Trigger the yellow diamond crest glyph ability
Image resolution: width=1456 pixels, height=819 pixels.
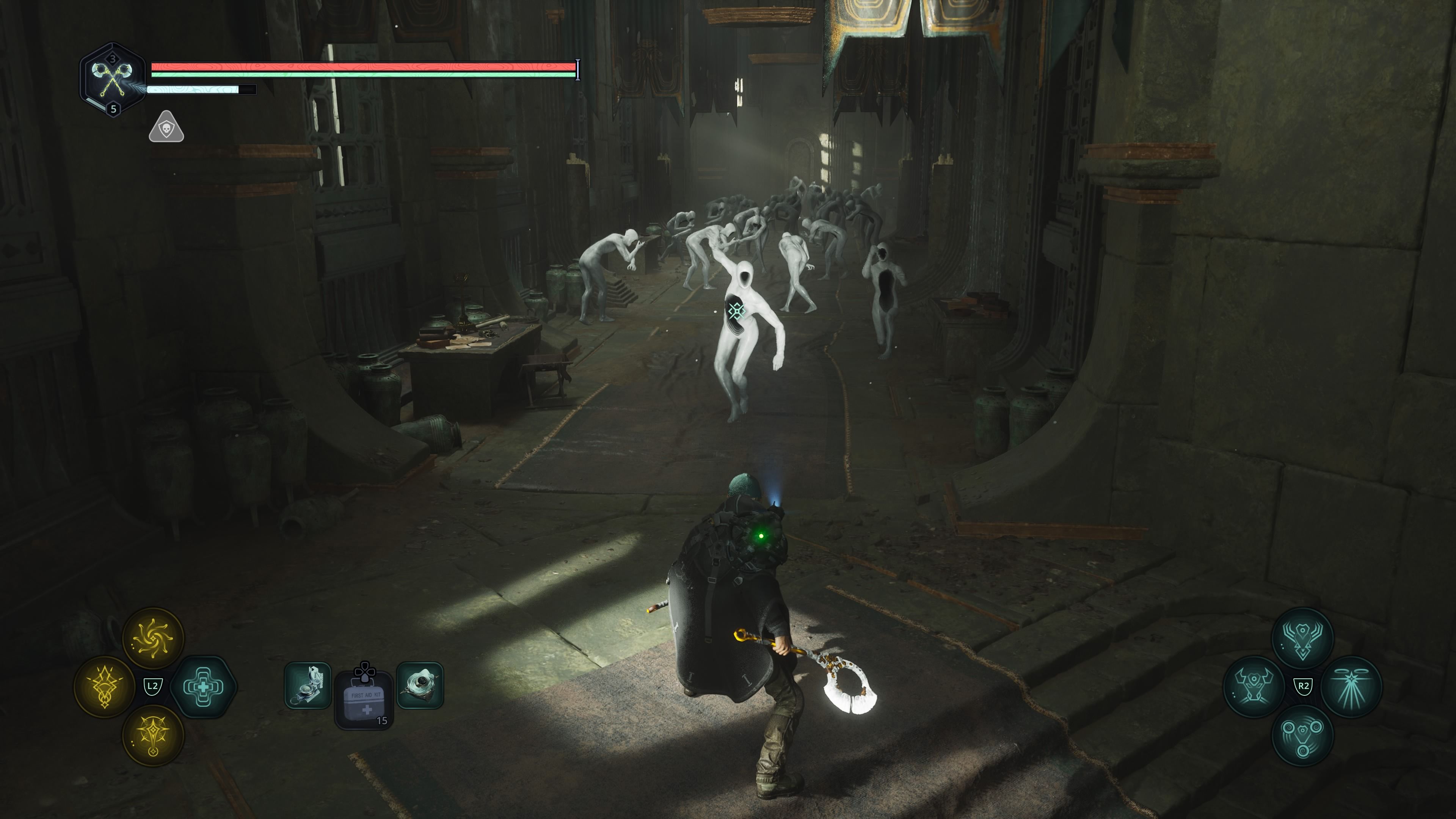[105, 687]
